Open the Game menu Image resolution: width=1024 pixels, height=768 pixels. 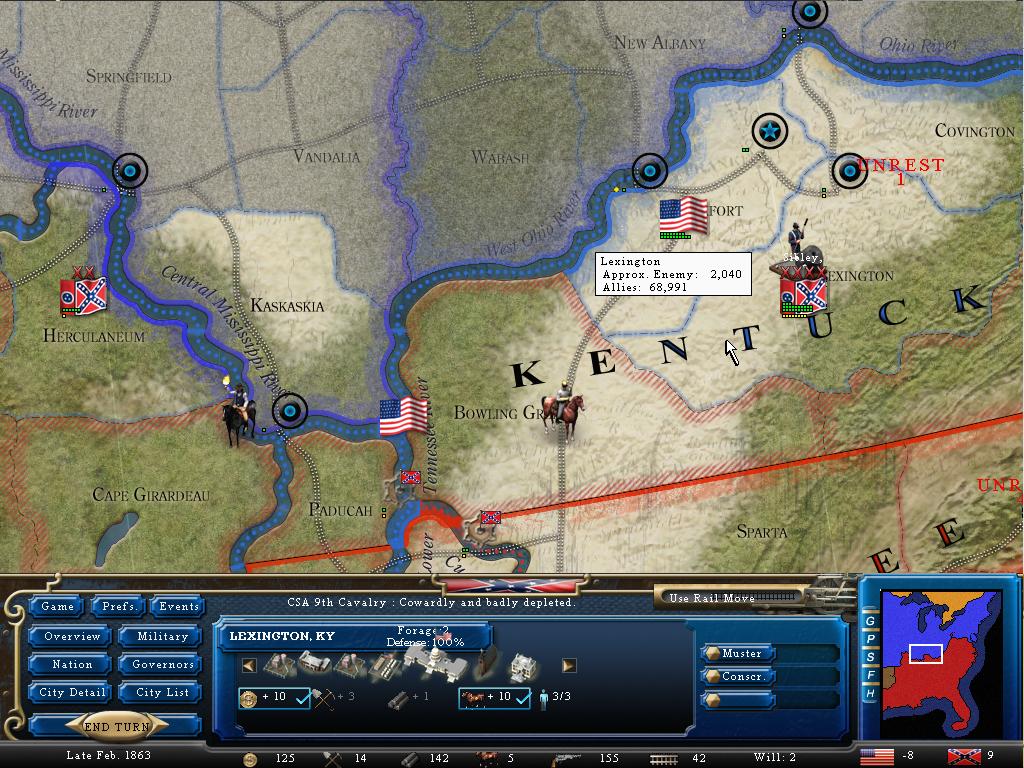coord(57,606)
